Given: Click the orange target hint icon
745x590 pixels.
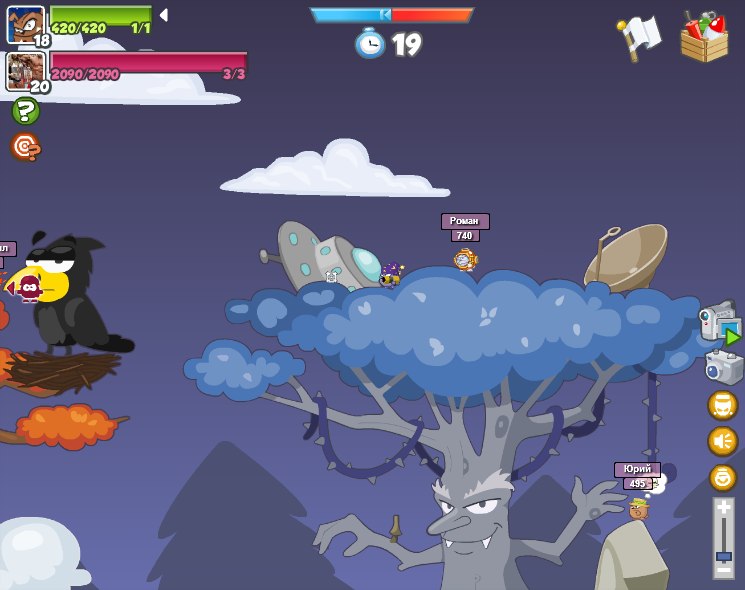Looking at the screenshot, I should click(25, 147).
